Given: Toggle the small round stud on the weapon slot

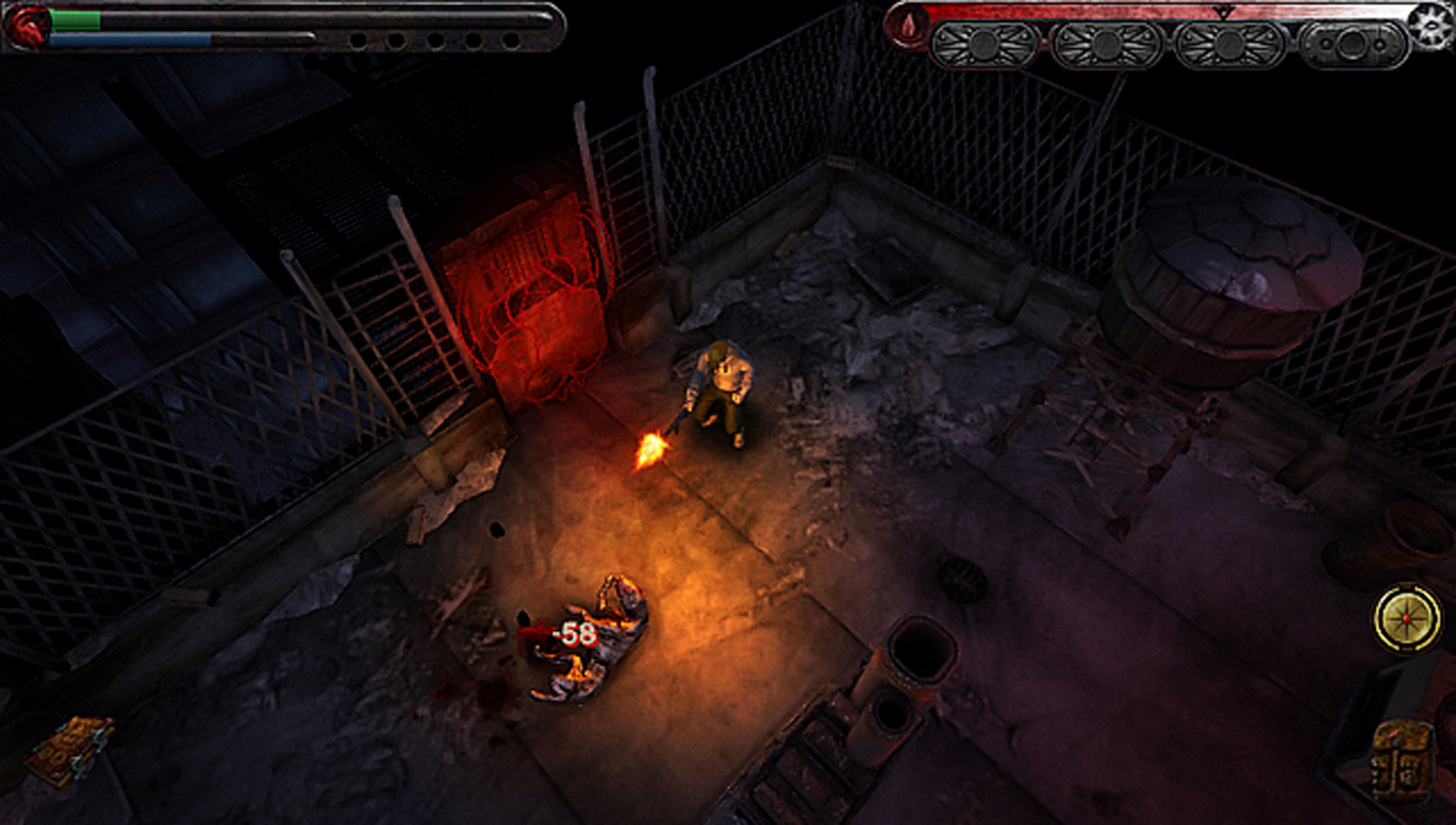Looking at the screenshot, I should [1328, 45].
